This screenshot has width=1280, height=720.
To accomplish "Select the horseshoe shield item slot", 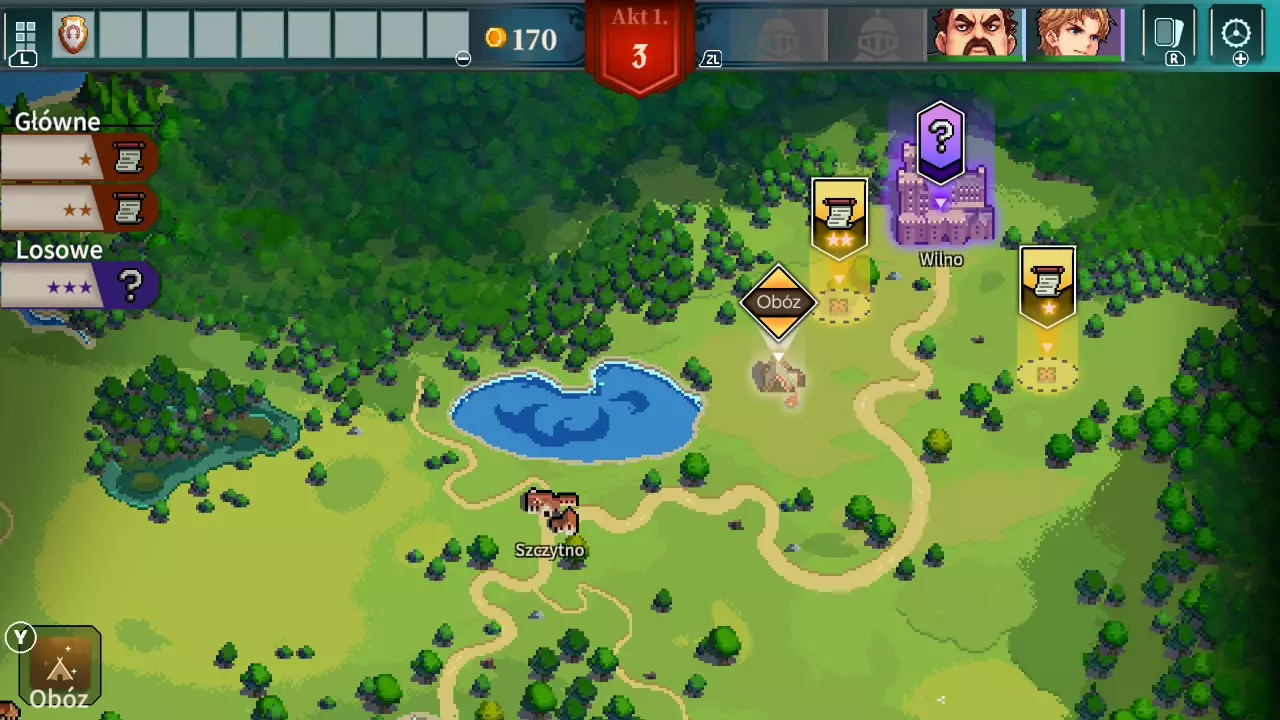I will pos(74,36).
